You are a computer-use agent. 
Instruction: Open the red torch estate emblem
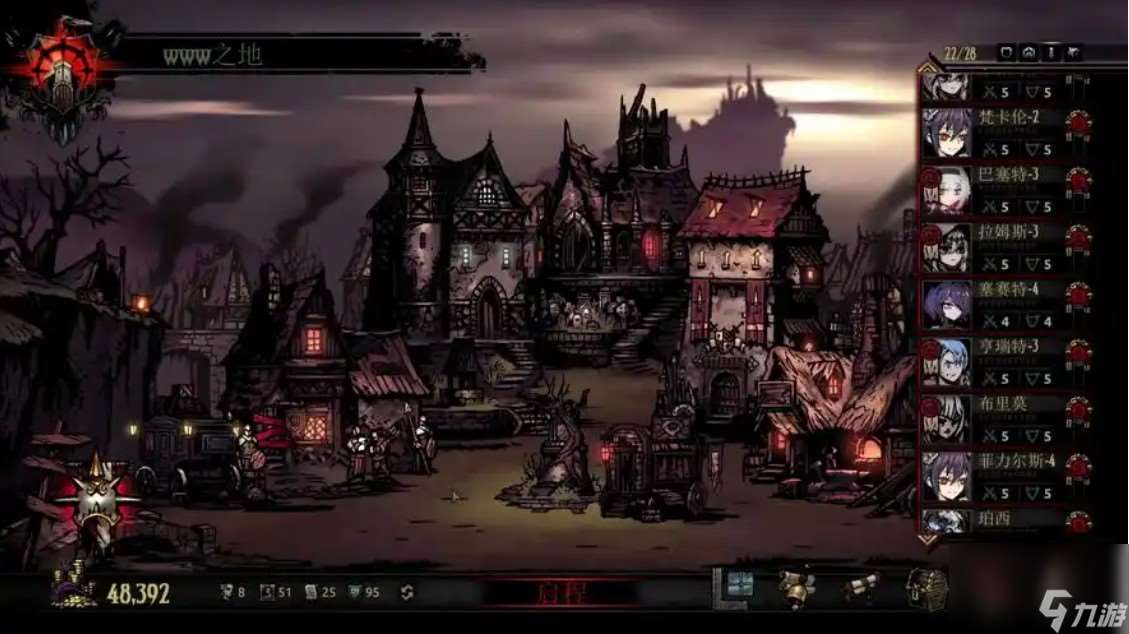(62, 70)
